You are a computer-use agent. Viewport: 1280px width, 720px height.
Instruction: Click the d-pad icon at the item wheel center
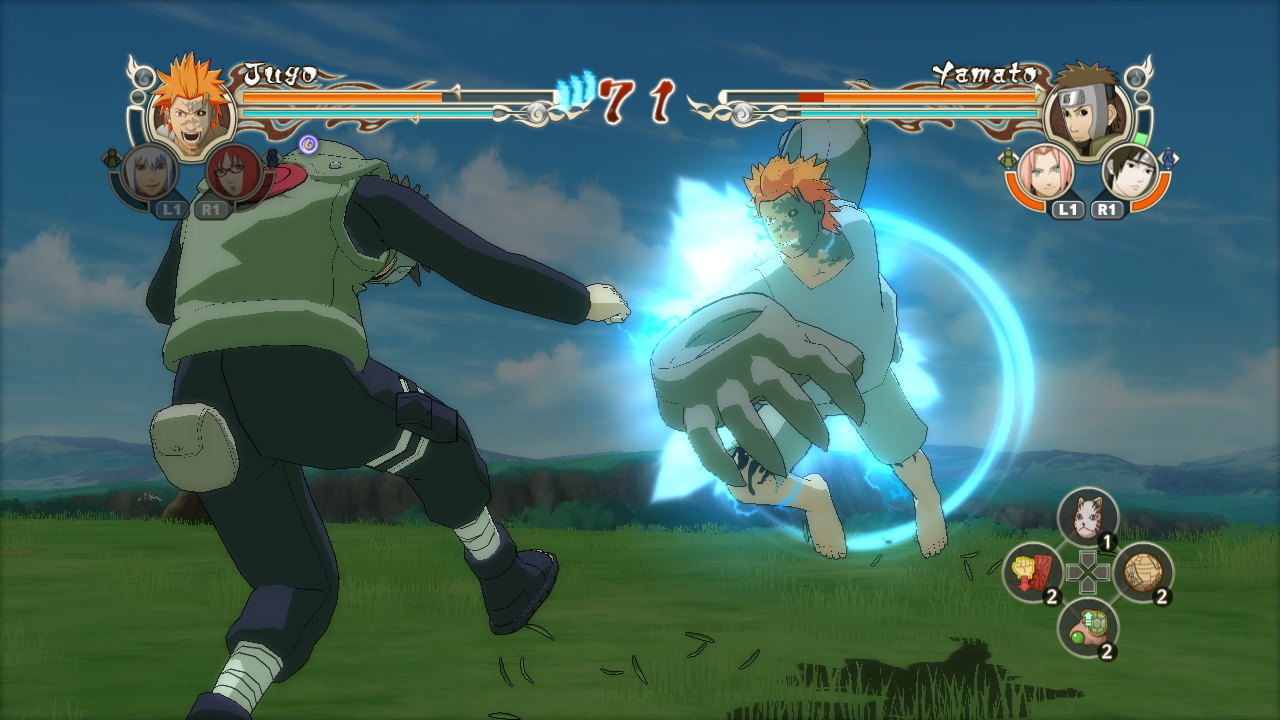(1088, 571)
